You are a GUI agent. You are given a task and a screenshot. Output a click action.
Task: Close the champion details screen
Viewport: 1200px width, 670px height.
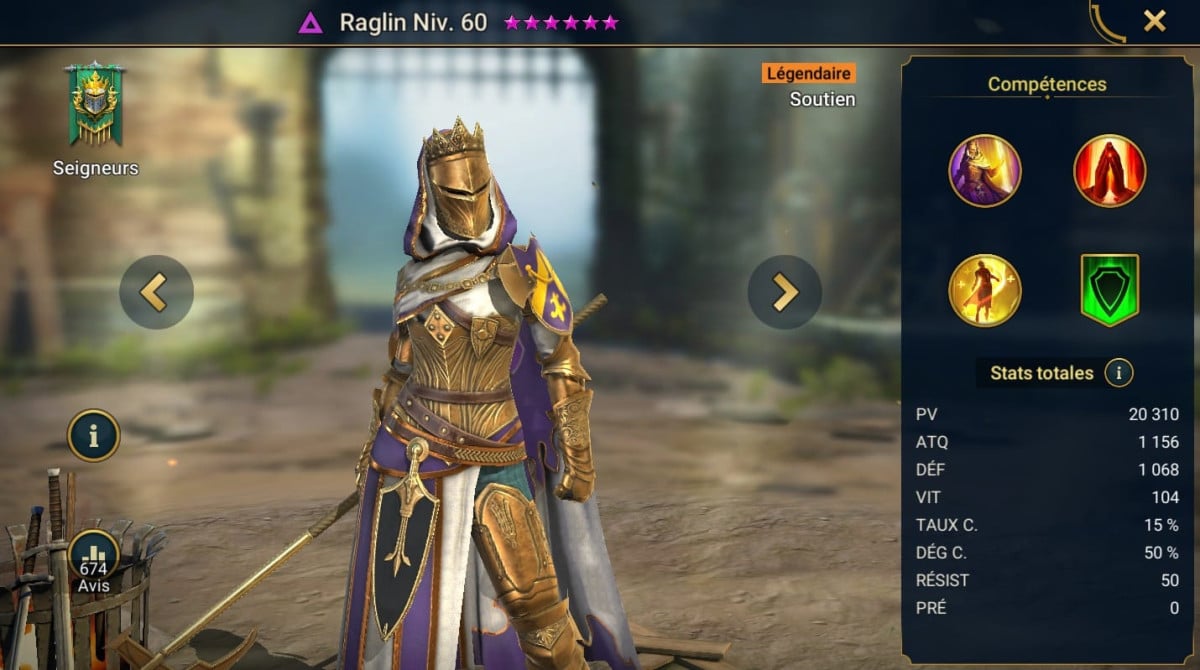[x=1155, y=21]
